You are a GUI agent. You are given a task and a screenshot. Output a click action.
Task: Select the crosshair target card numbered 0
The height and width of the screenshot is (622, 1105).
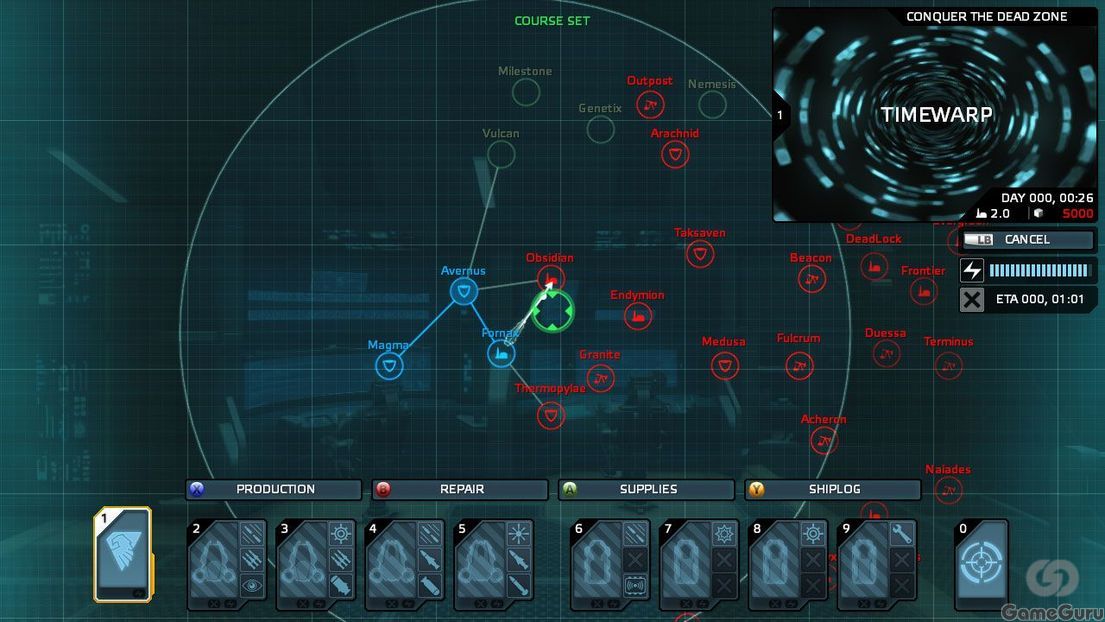pyautogui.click(x=980, y=564)
